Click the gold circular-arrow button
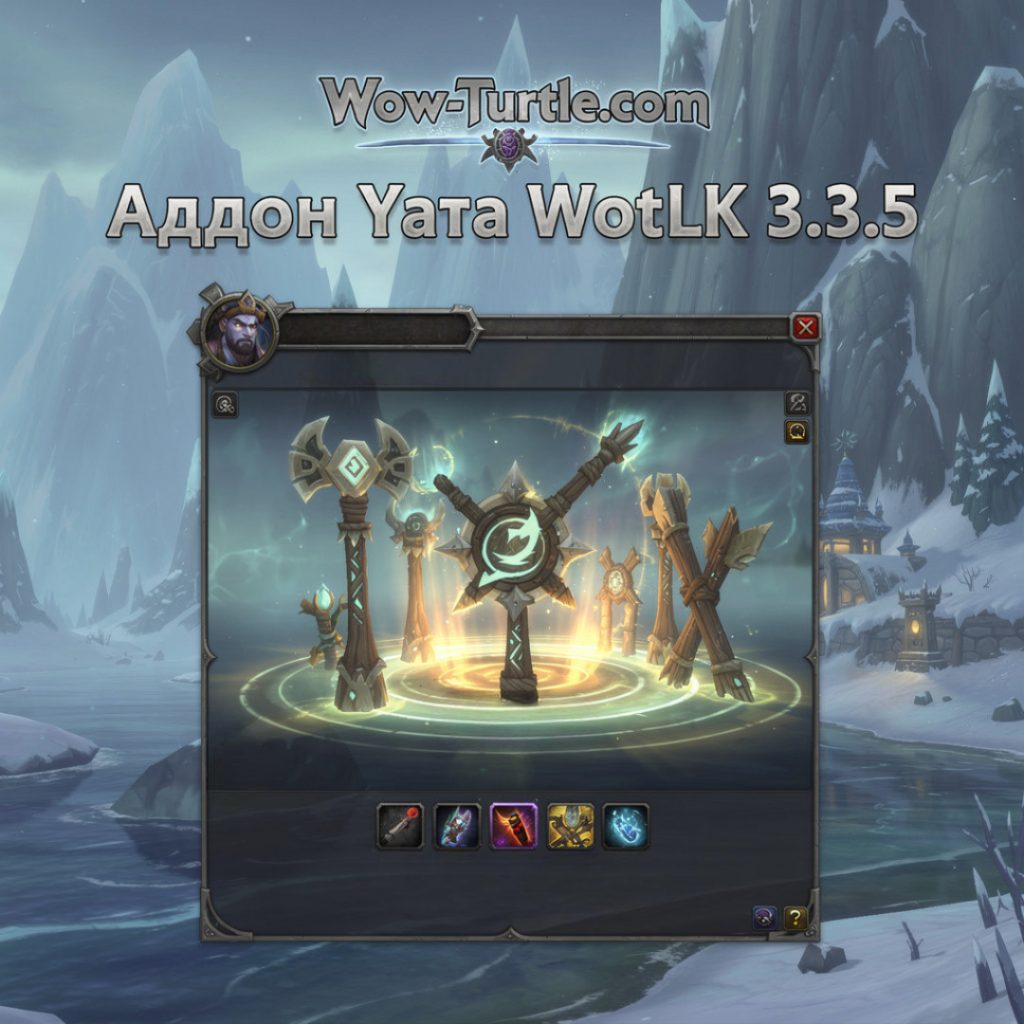1024x1024 pixels. [798, 431]
